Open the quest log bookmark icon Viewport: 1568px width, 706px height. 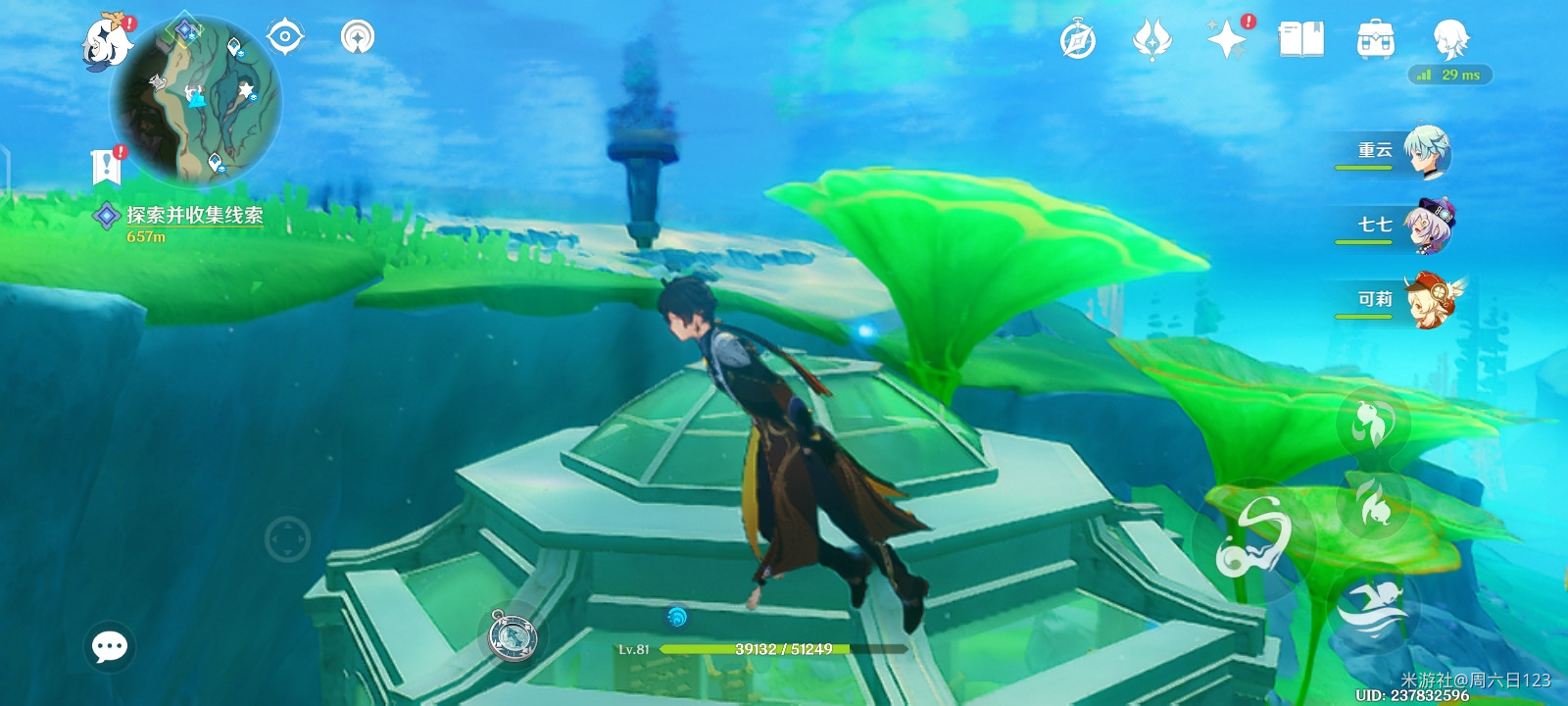coord(106,167)
